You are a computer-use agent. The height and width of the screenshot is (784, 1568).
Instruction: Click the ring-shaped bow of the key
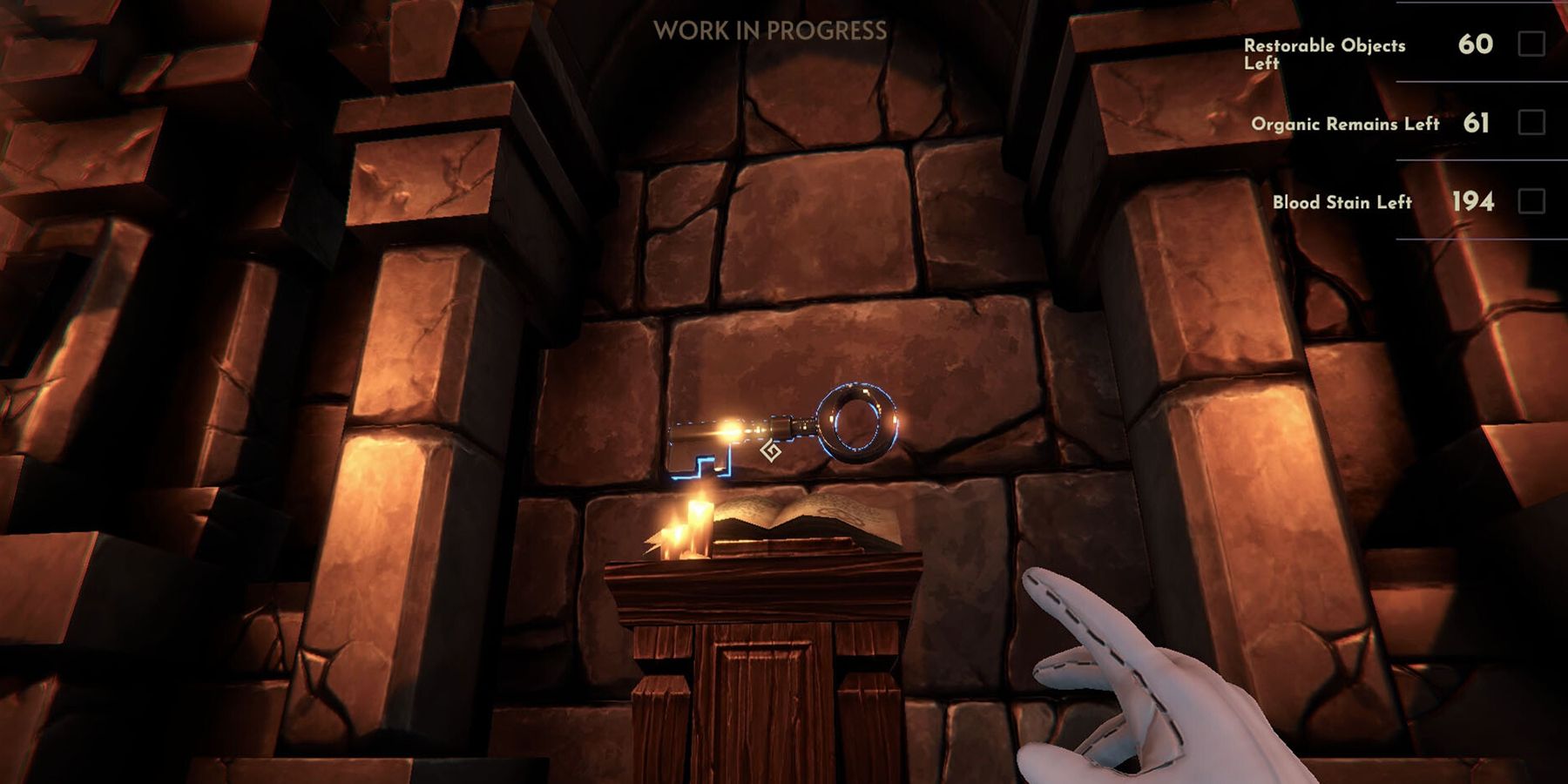(x=858, y=424)
